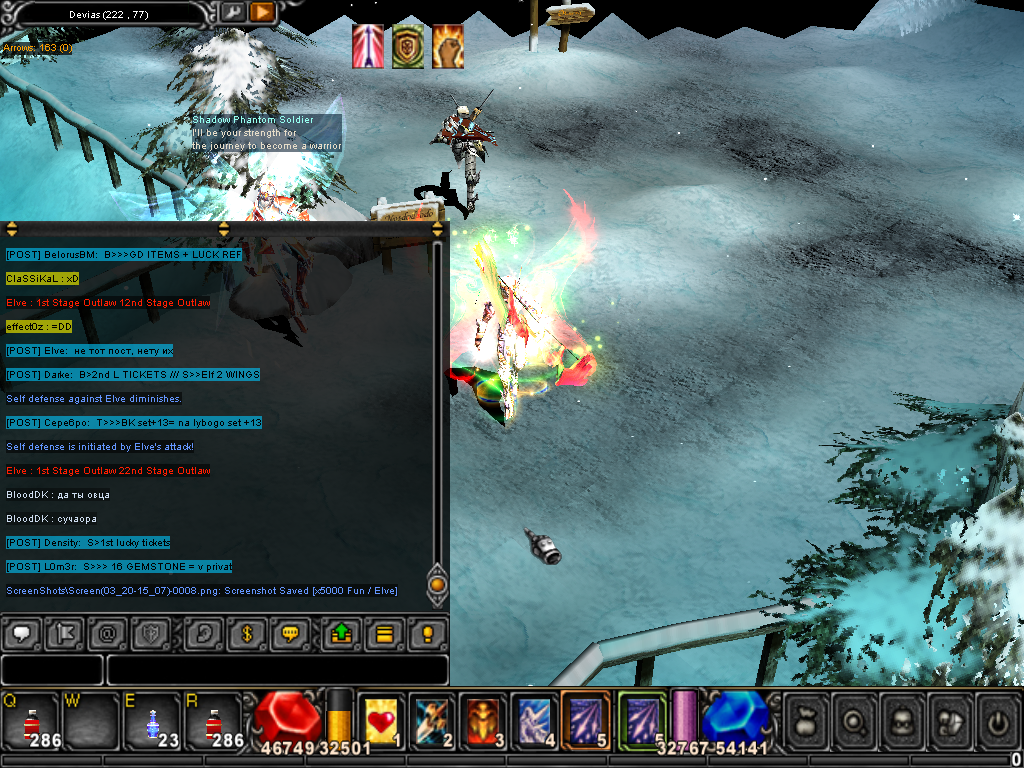The width and height of the screenshot is (1024, 768).
Task: Open the inventory bag button
Action: tap(806, 718)
